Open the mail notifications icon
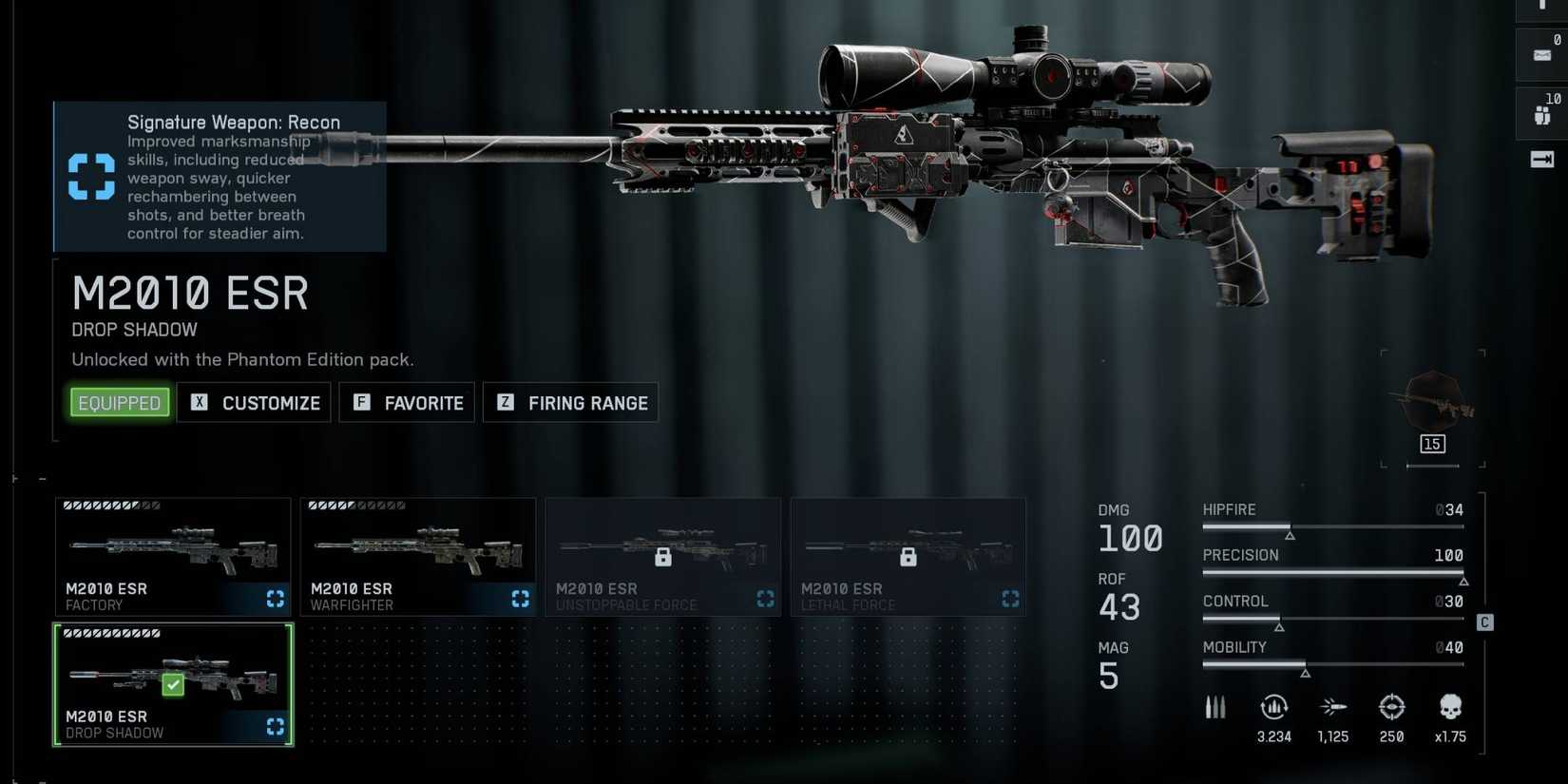 point(1541,54)
